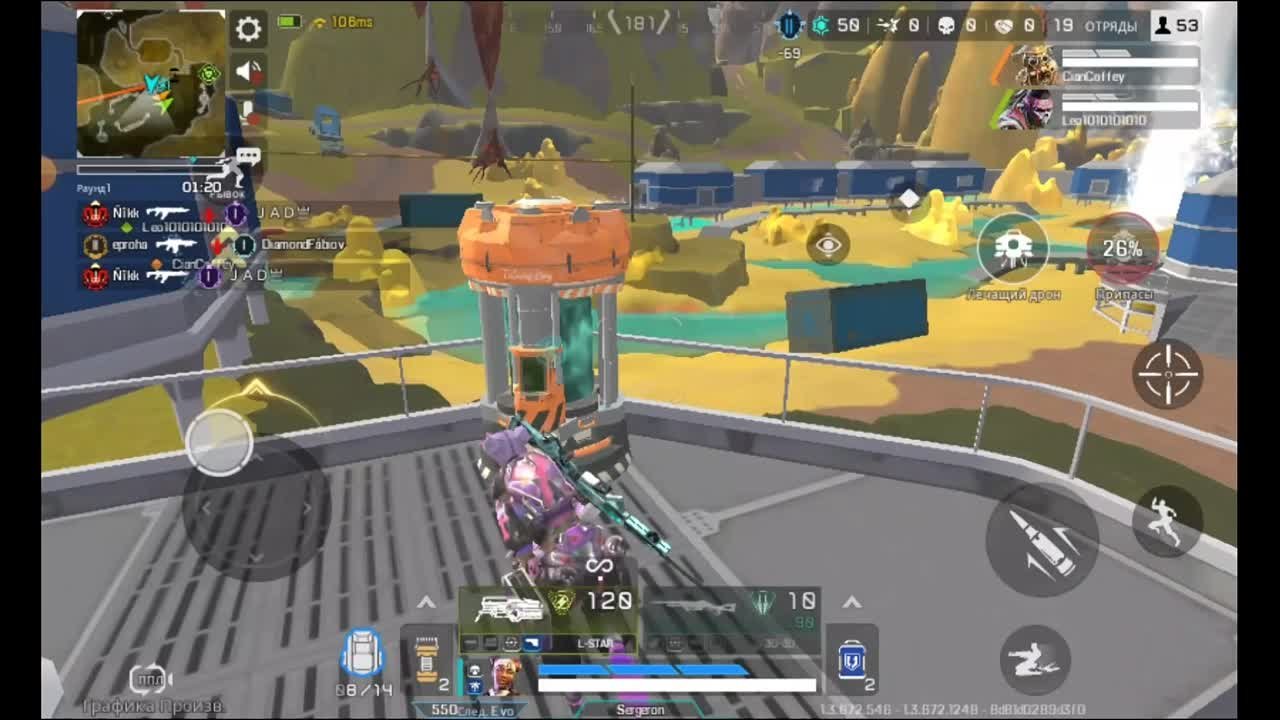Activate the Лечащий дрон healing drone ability
The width and height of the screenshot is (1280, 720).
1013,244
